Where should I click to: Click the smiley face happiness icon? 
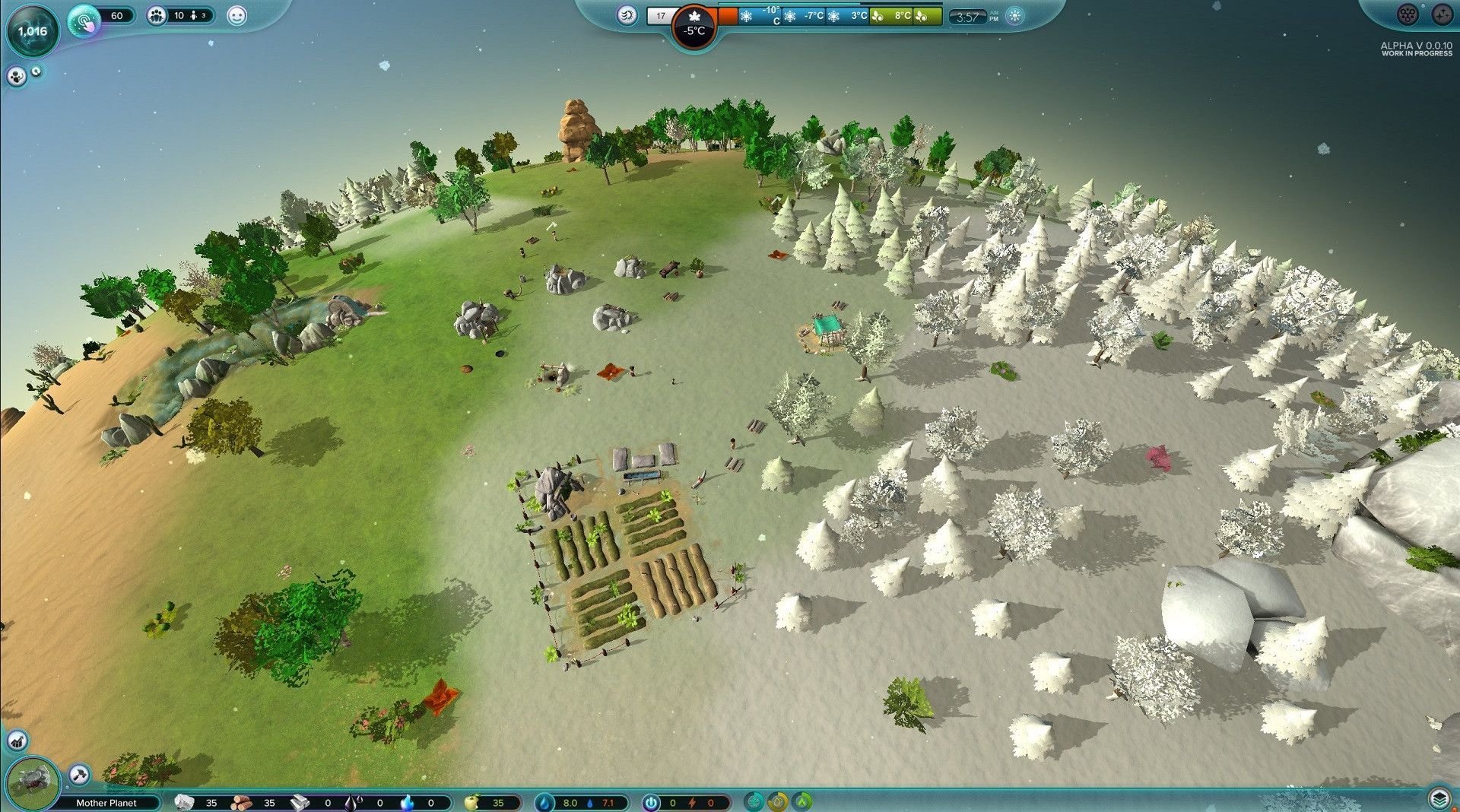(x=237, y=16)
